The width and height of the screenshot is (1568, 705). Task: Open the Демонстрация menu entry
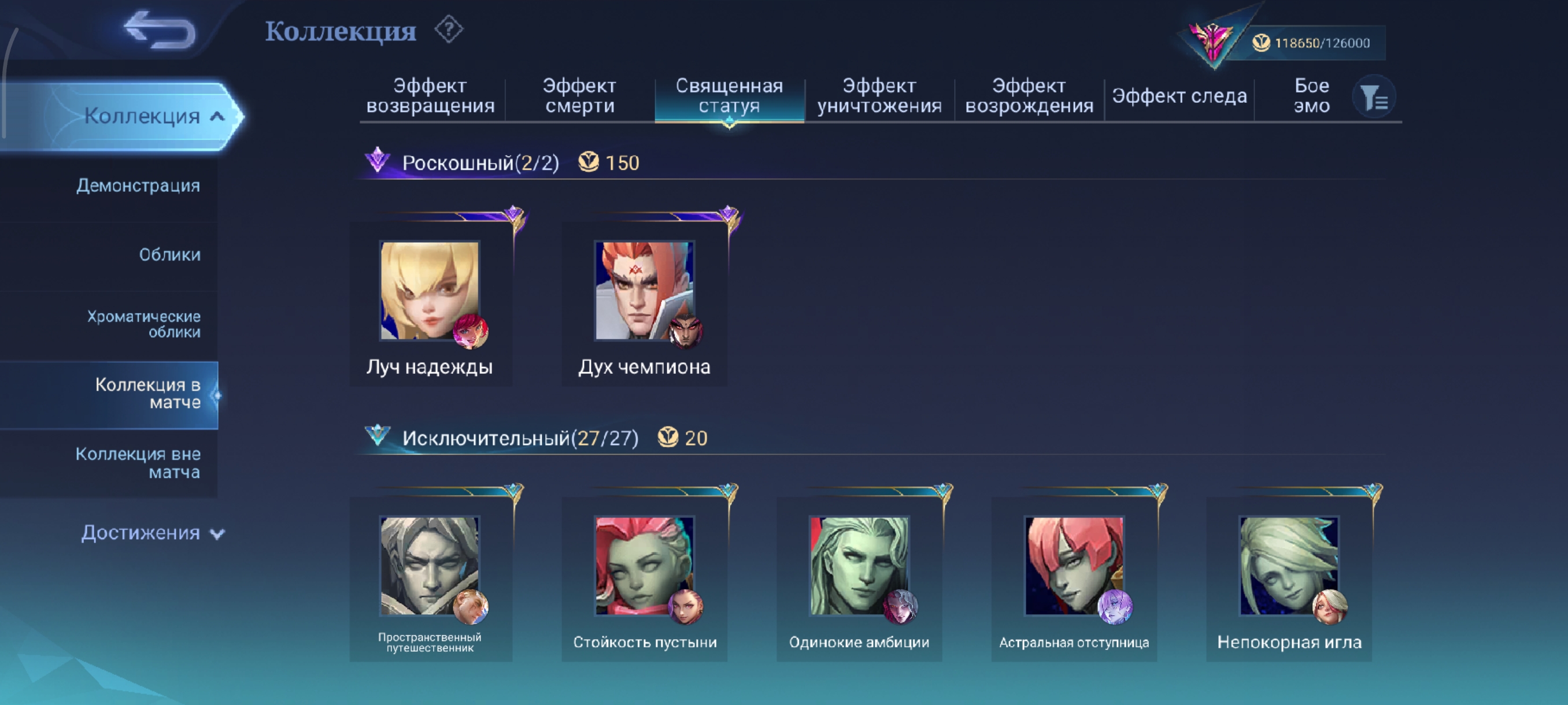138,185
